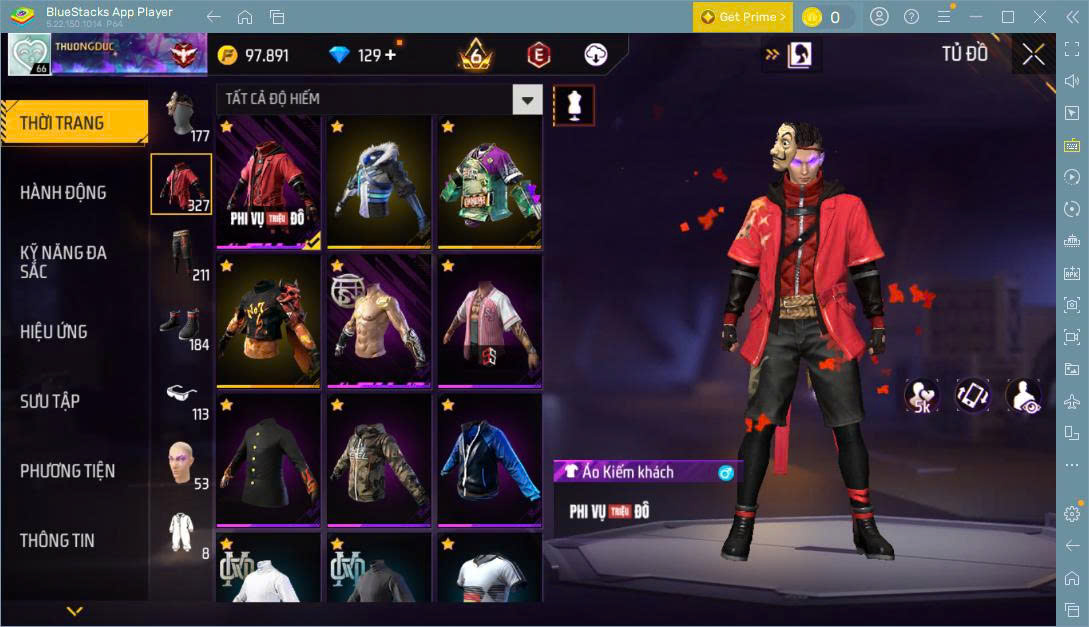Add diamonds with the plus button

point(390,55)
